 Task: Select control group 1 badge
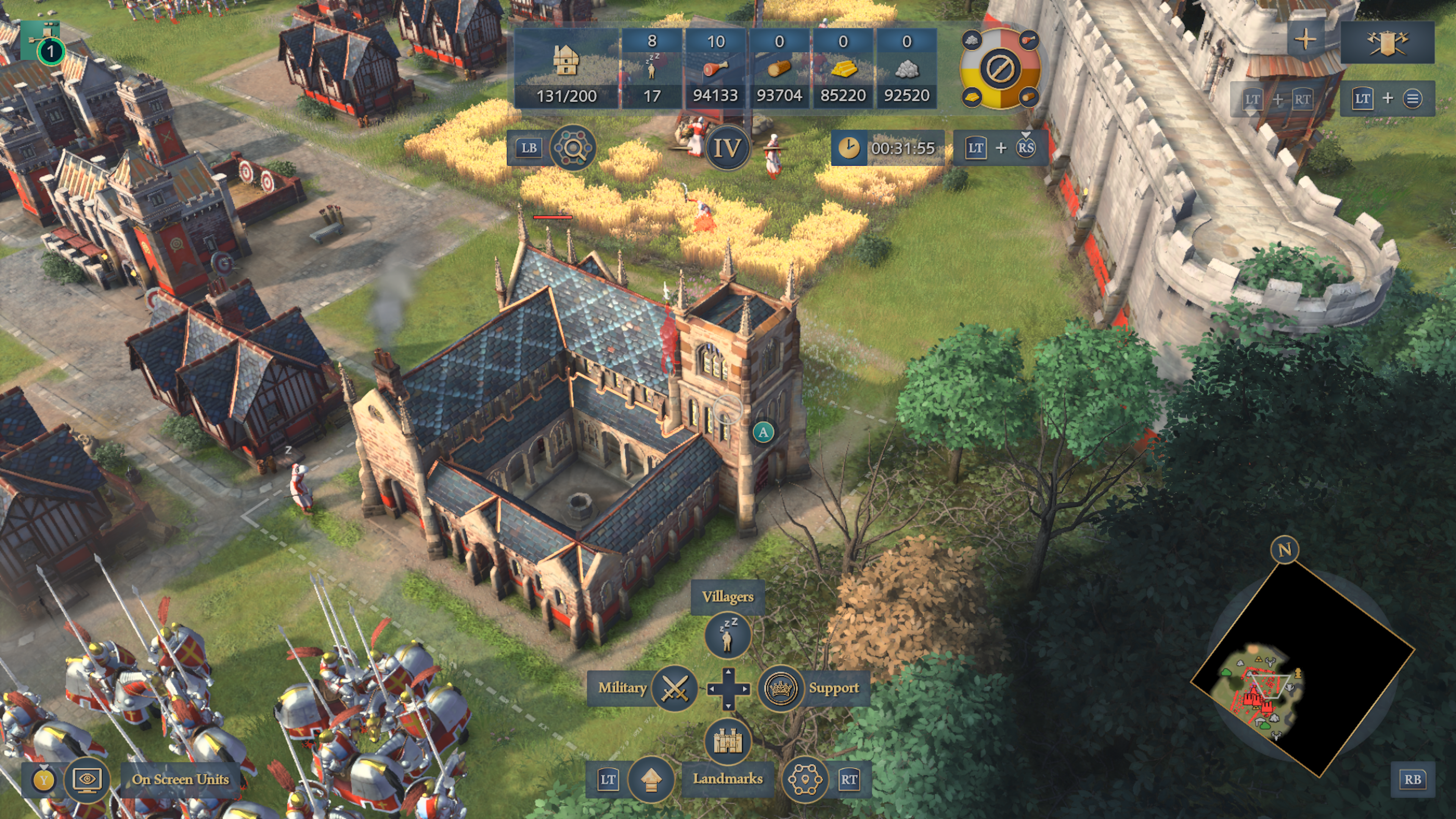click(x=50, y=52)
